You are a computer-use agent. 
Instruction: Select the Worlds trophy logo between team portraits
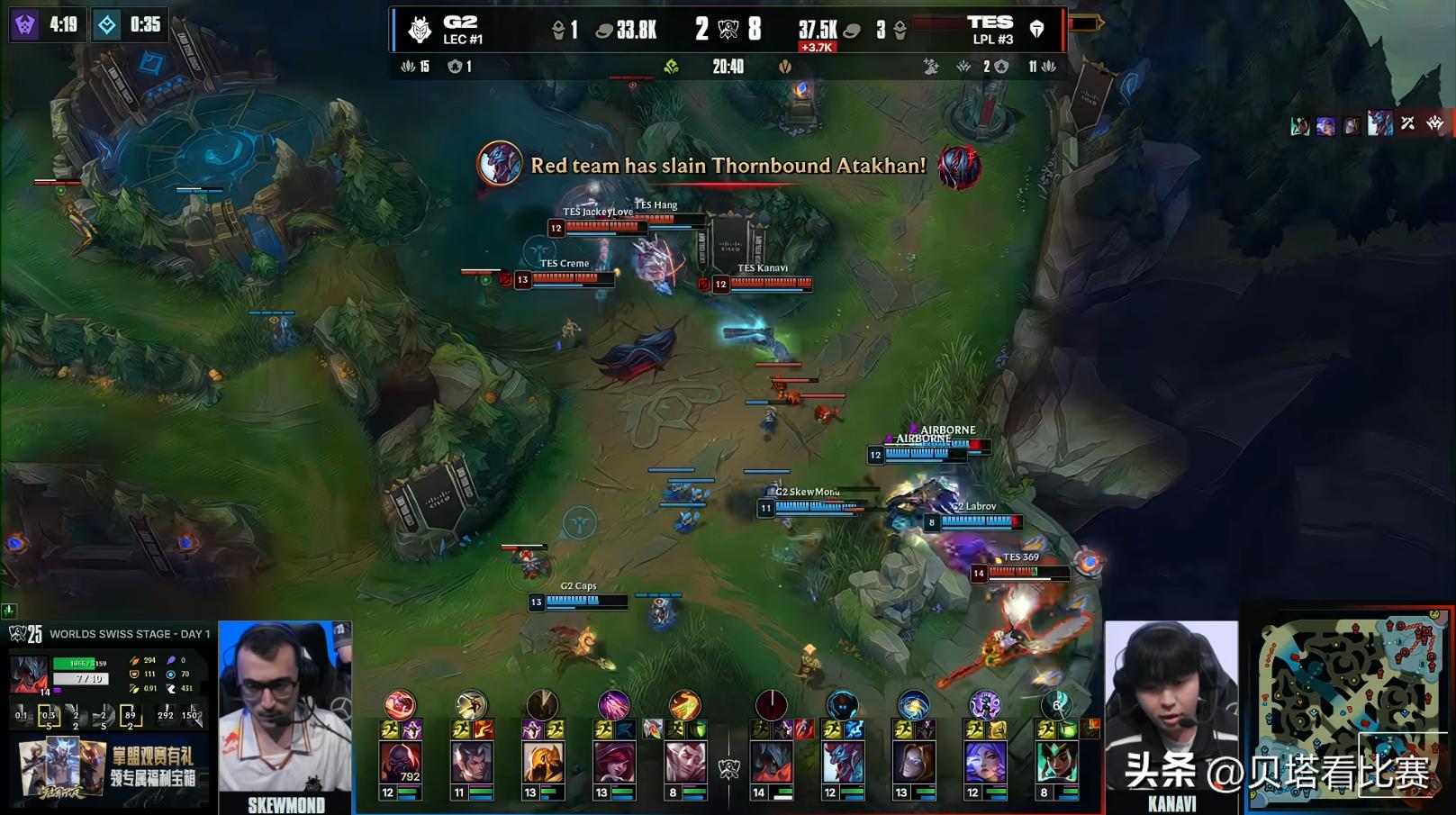pyautogui.click(x=728, y=768)
